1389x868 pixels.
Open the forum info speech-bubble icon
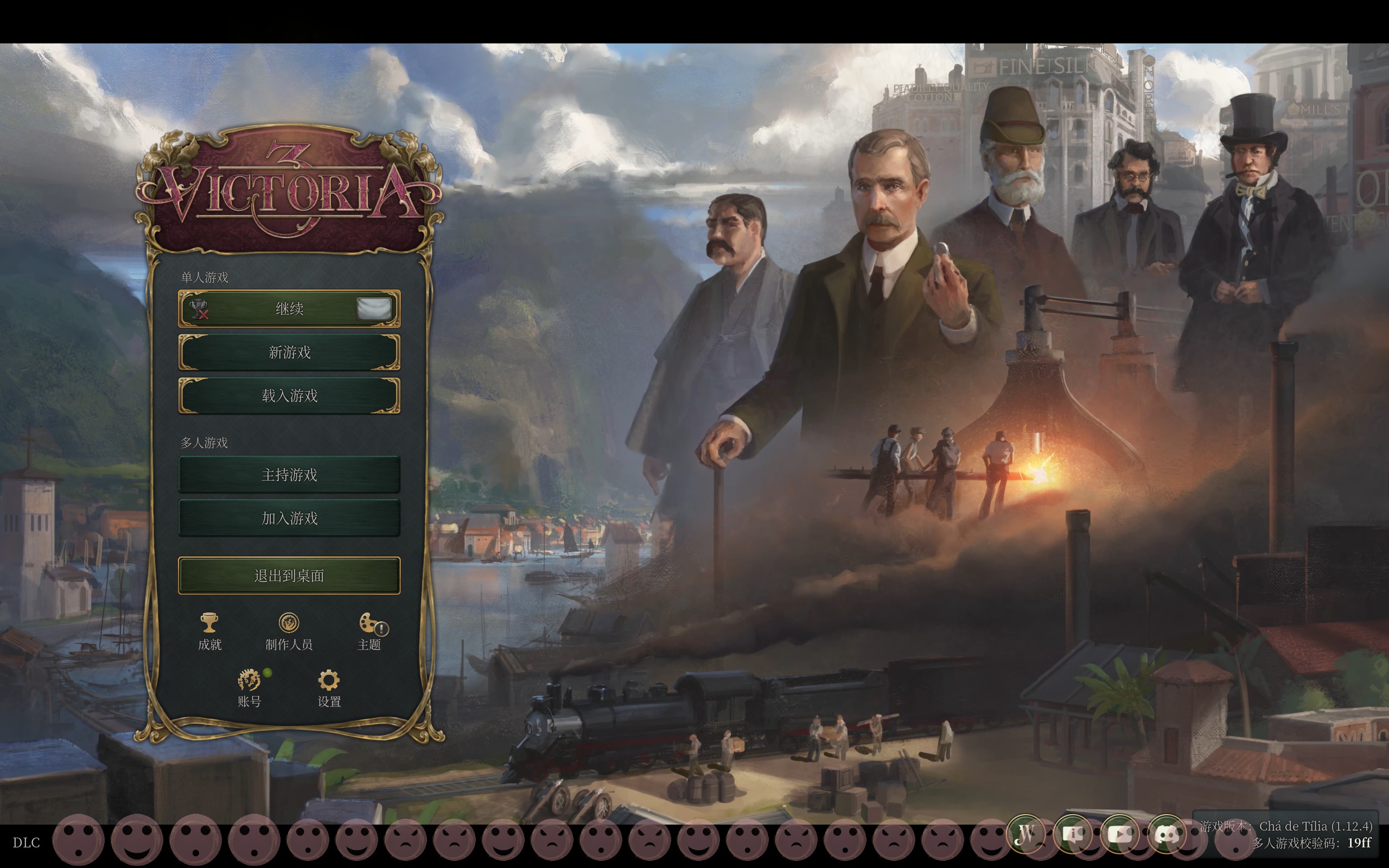tap(1072, 834)
